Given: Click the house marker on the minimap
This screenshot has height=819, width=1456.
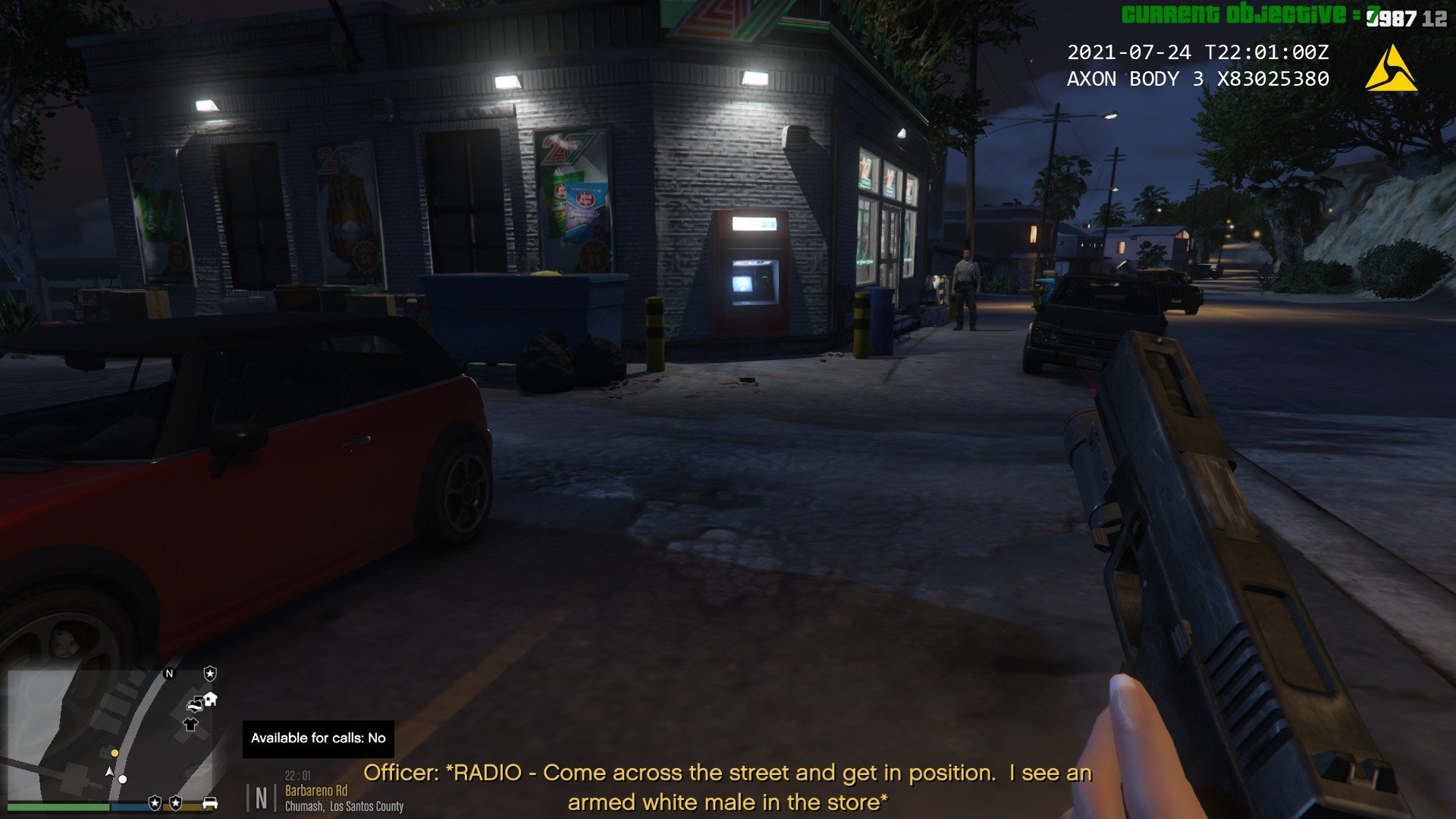Looking at the screenshot, I should coord(210,698).
